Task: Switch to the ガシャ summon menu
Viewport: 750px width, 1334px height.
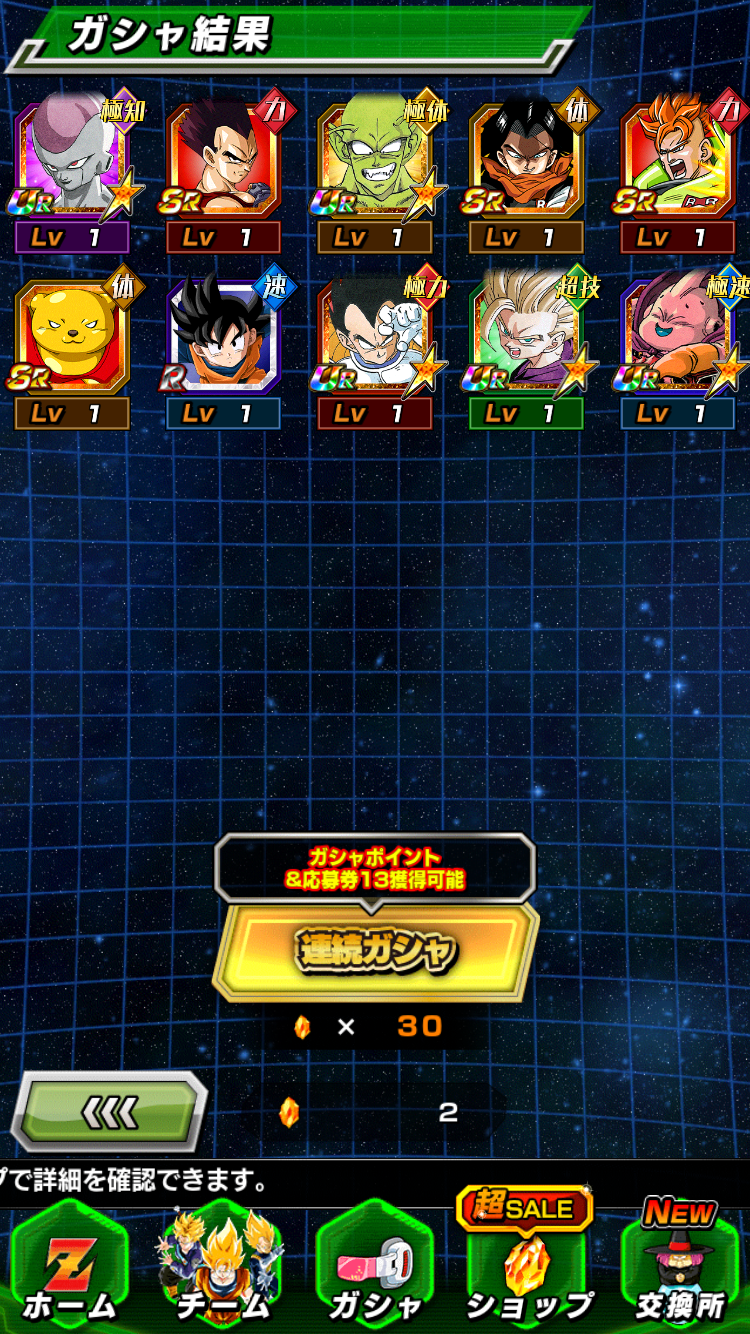Action: [x=374, y=1265]
